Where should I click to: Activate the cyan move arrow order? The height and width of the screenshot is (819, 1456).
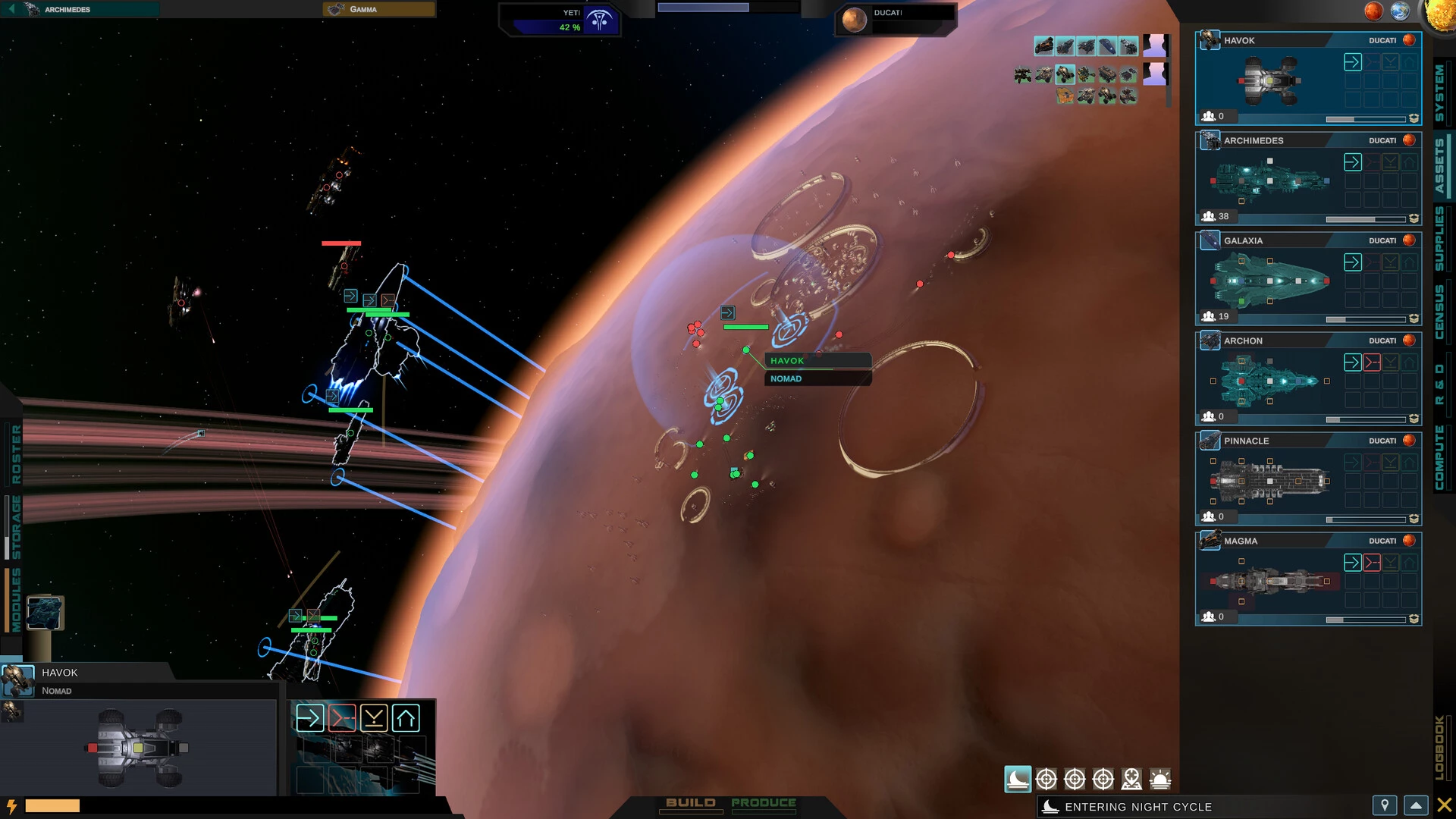[309, 717]
